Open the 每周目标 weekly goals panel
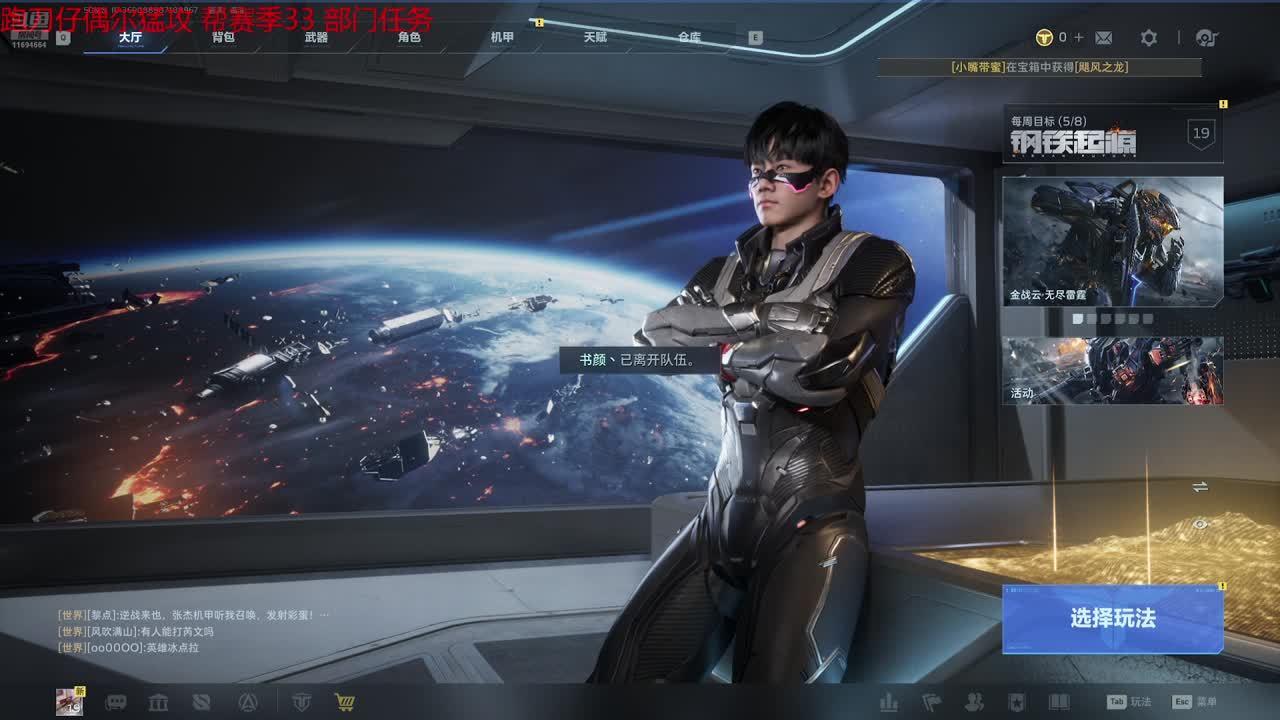Viewport: 1280px width, 720px height. click(x=1112, y=133)
